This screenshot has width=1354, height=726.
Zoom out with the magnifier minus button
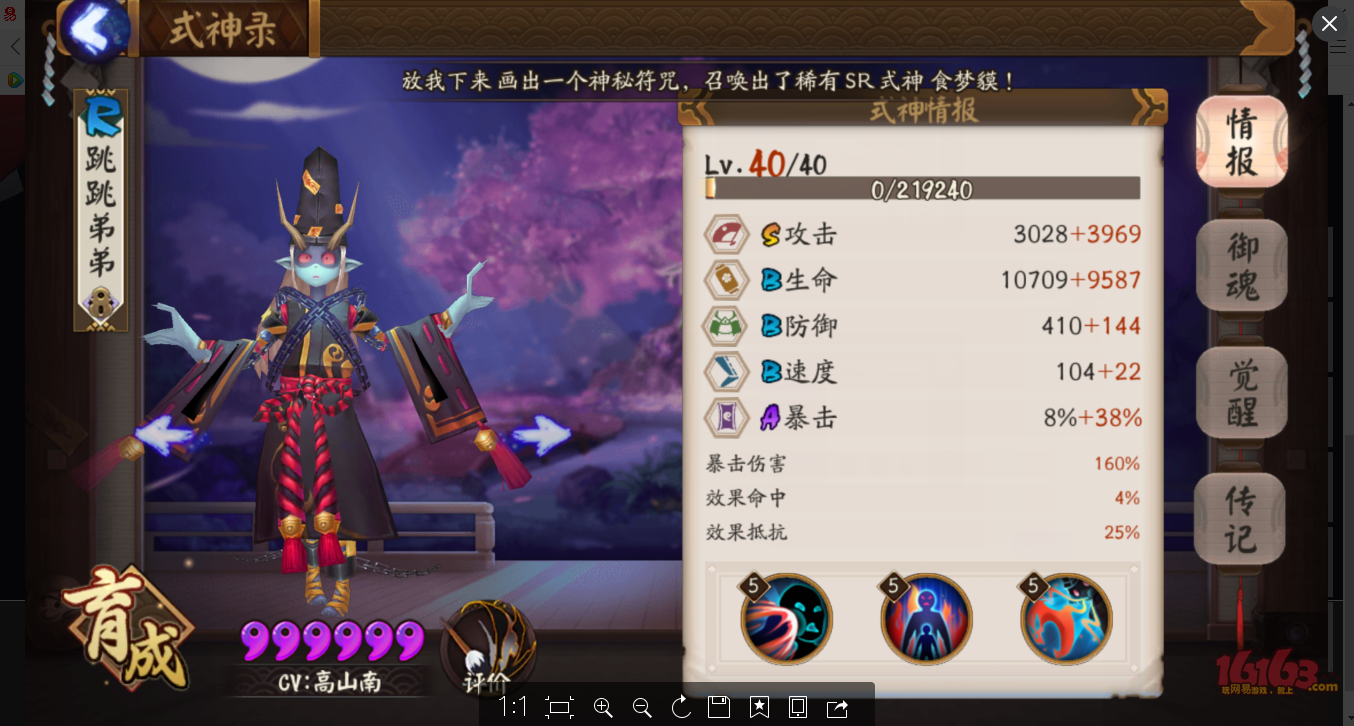point(642,708)
